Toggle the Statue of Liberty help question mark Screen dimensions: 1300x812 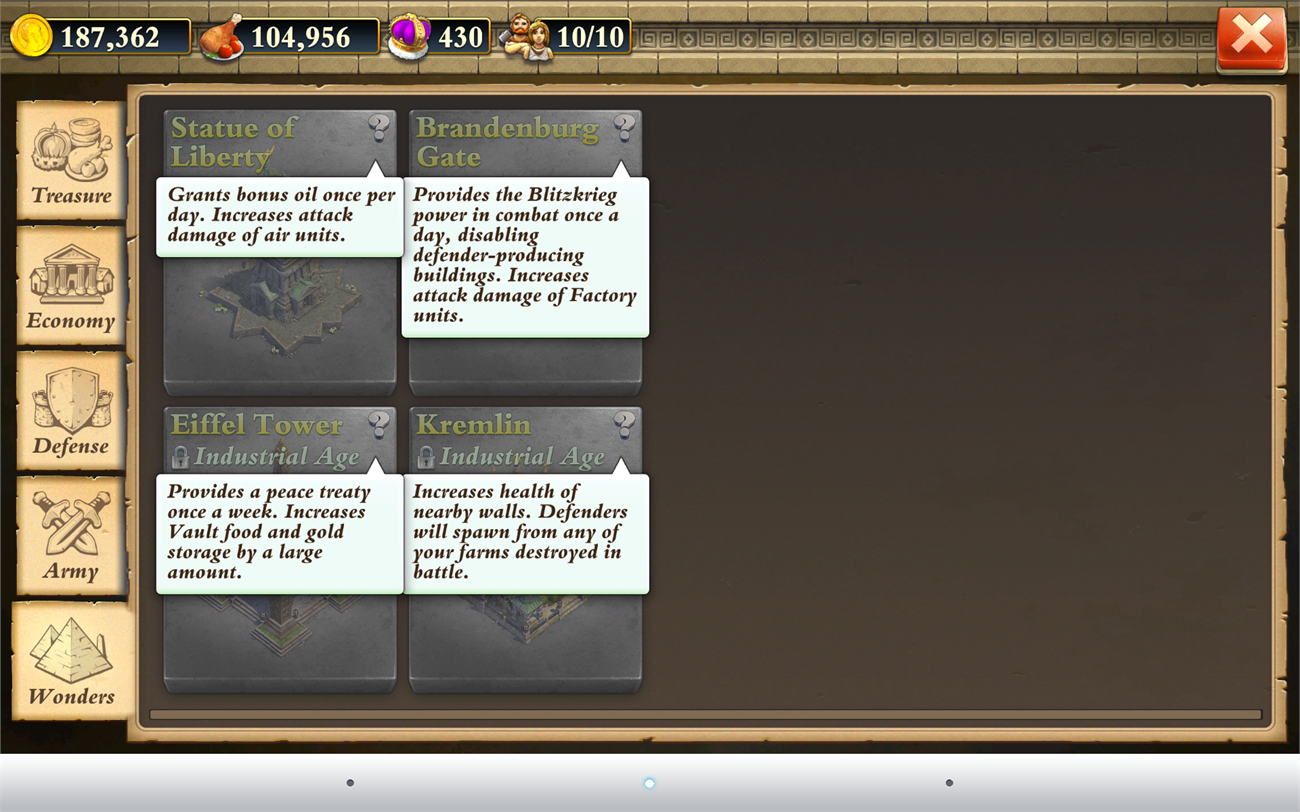pyautogui.click(x=378, y=127)
